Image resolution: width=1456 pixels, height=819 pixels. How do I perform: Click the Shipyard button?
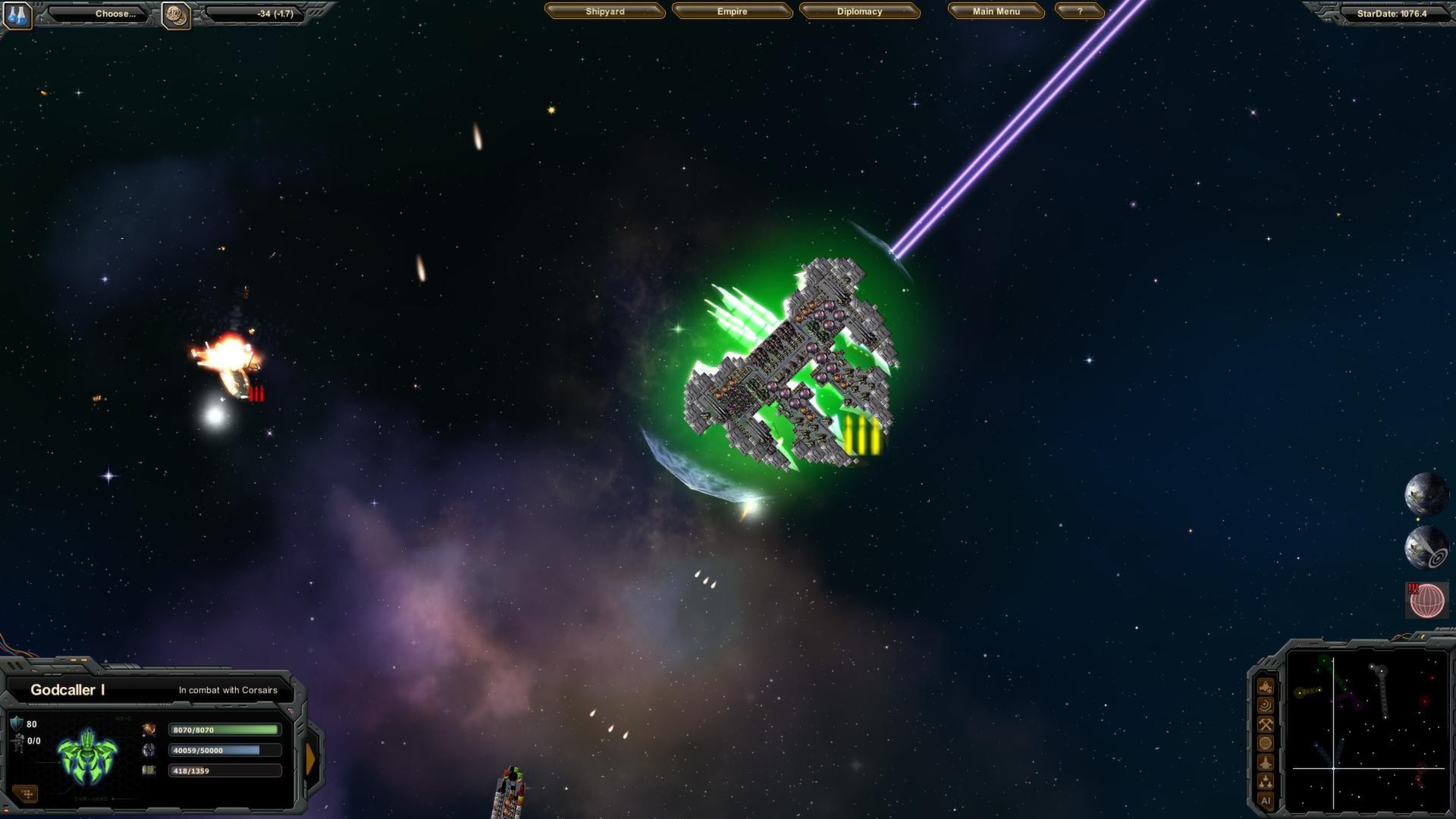pos(604,11)
